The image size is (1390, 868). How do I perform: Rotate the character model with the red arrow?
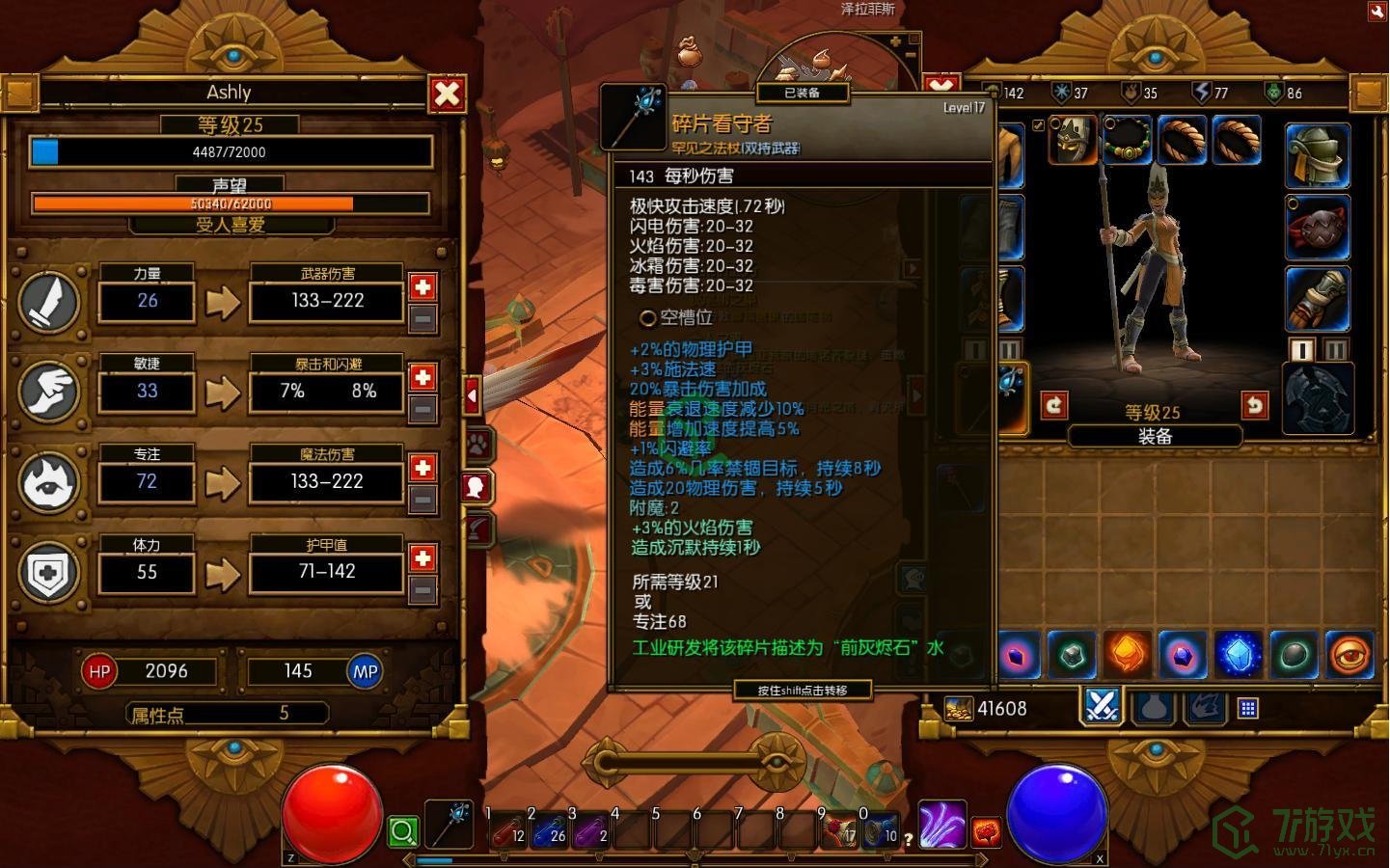(1055, 405)
